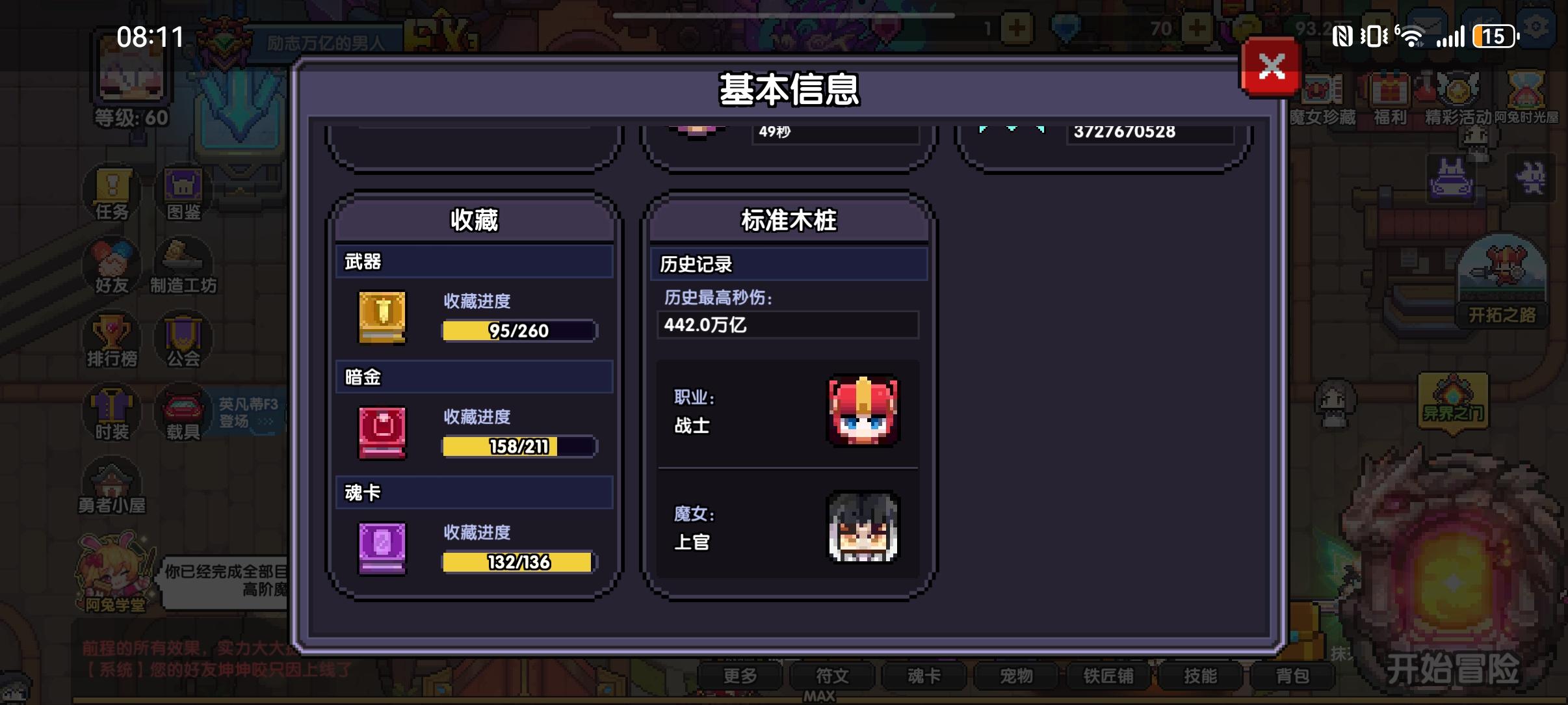
Task: Open the 任务 (quests) panel
Action: tap(111, 193)
